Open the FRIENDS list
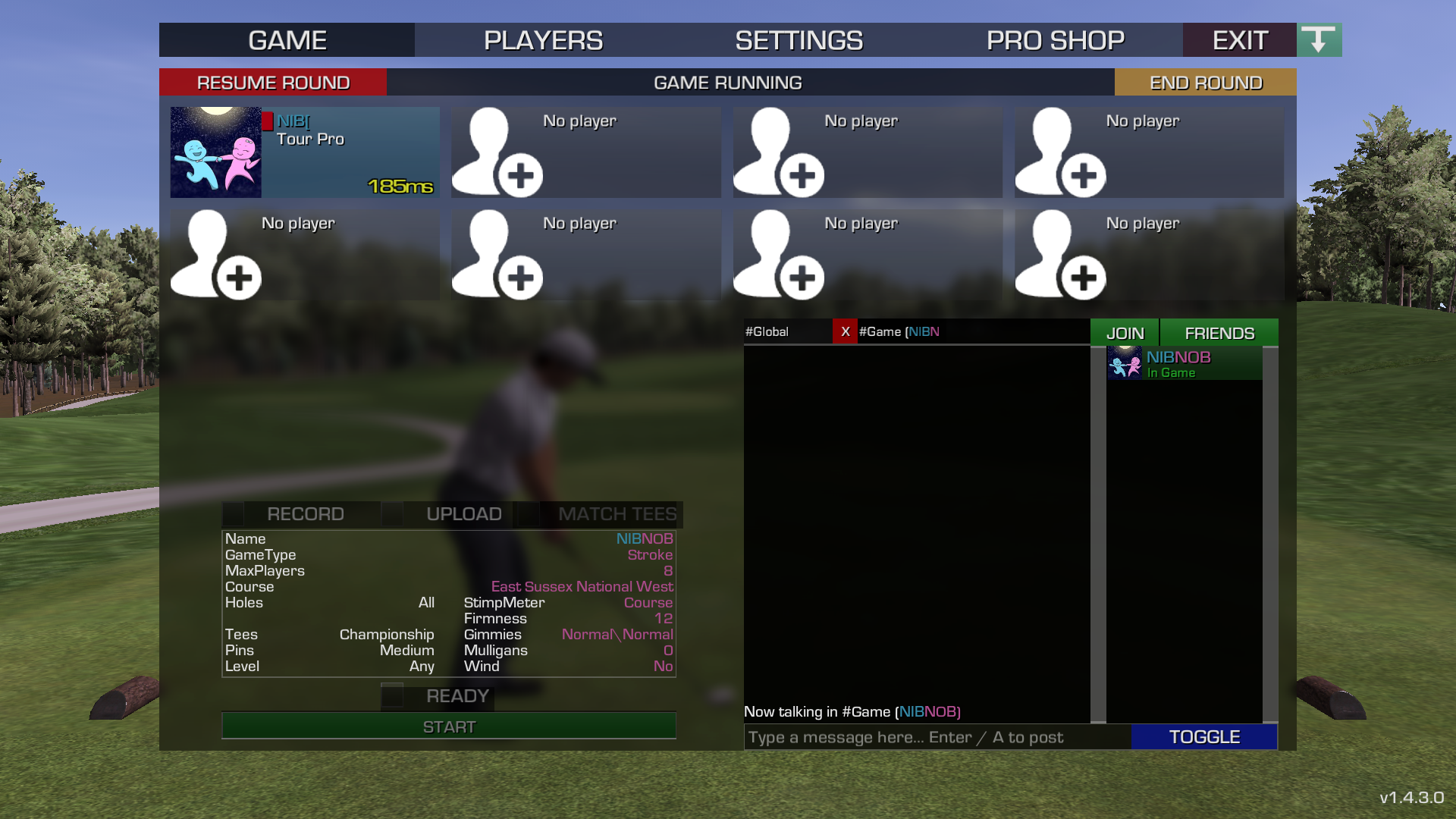Screen dimensions: 1456x819 [1219, 333]
